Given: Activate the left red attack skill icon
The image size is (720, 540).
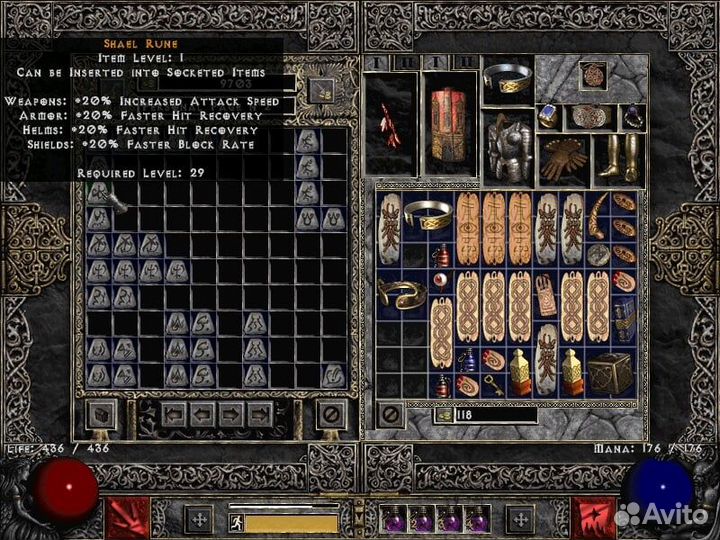Looking at the screenshot, I should coord(128,518).
